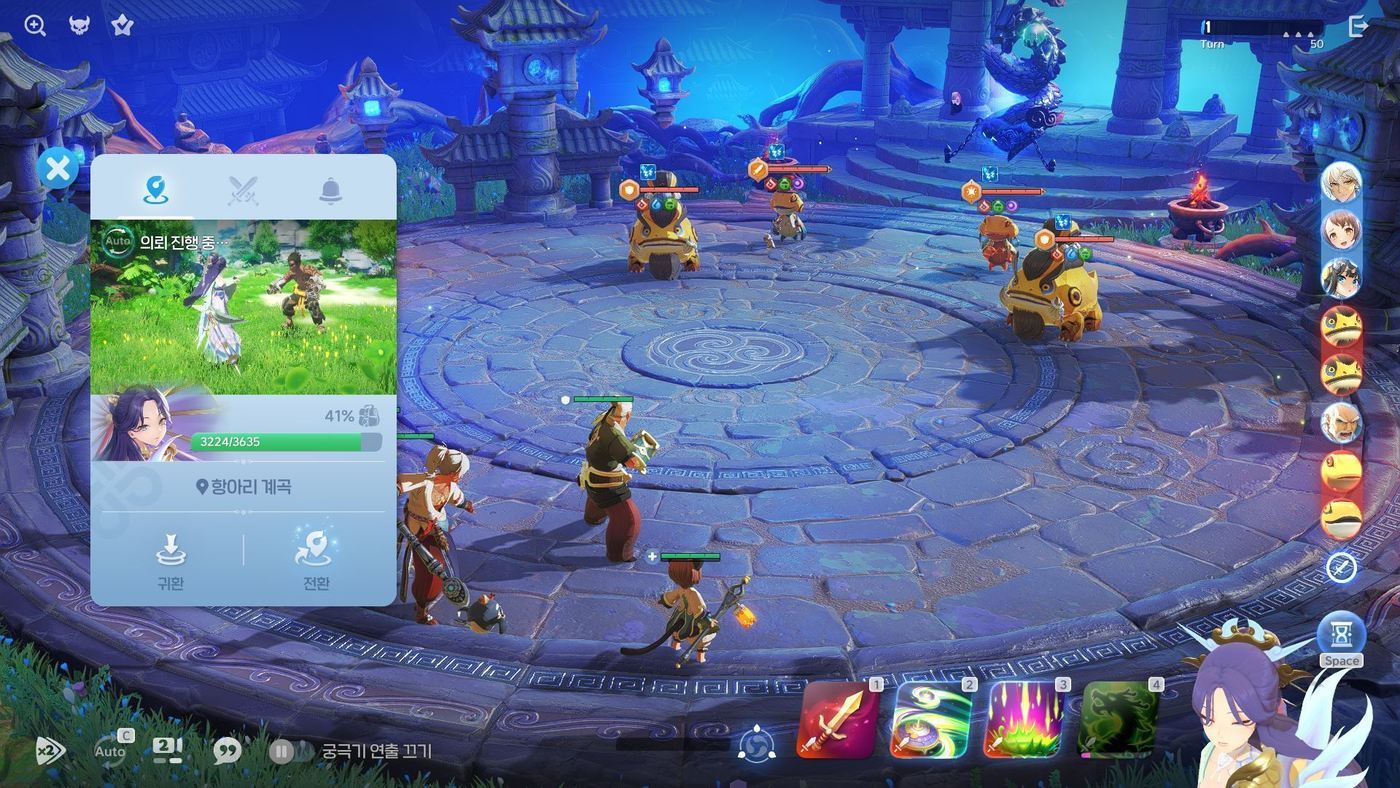Select the location pin tab
1400x788 pixels.
click(x=153, y=189)
